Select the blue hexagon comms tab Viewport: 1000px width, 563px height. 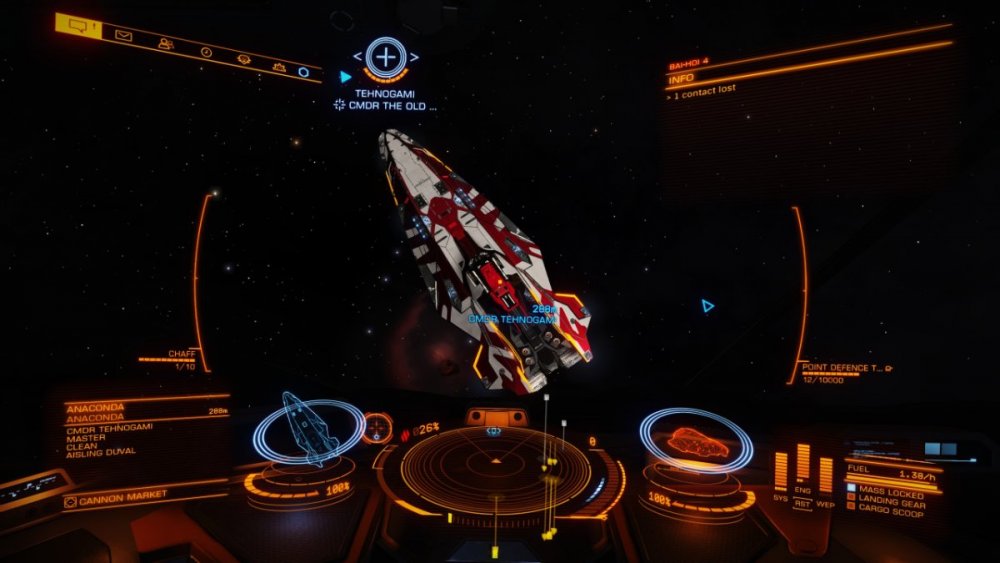pos(303,71)
